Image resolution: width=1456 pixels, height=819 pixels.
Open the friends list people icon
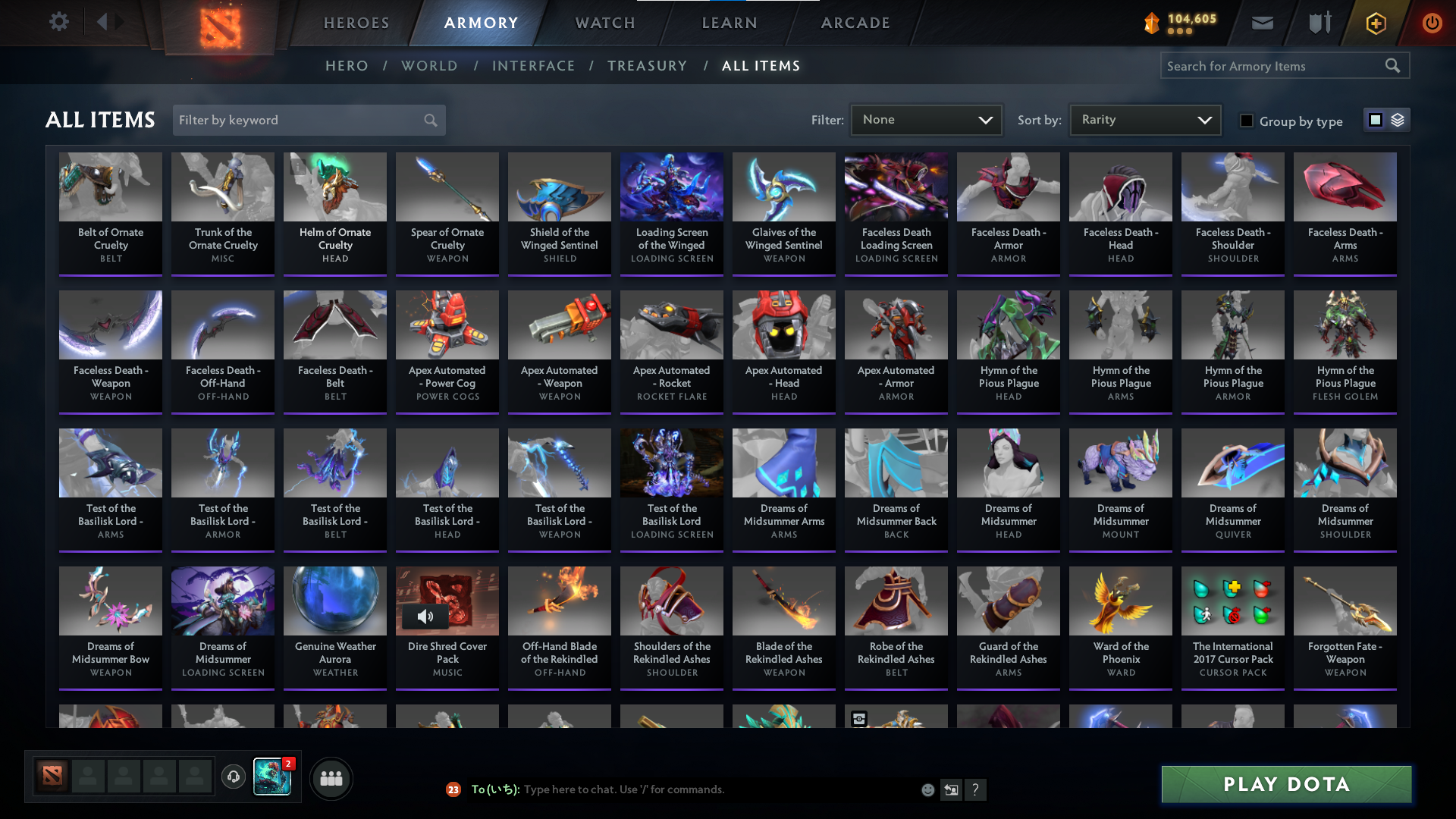coord(331,777)
